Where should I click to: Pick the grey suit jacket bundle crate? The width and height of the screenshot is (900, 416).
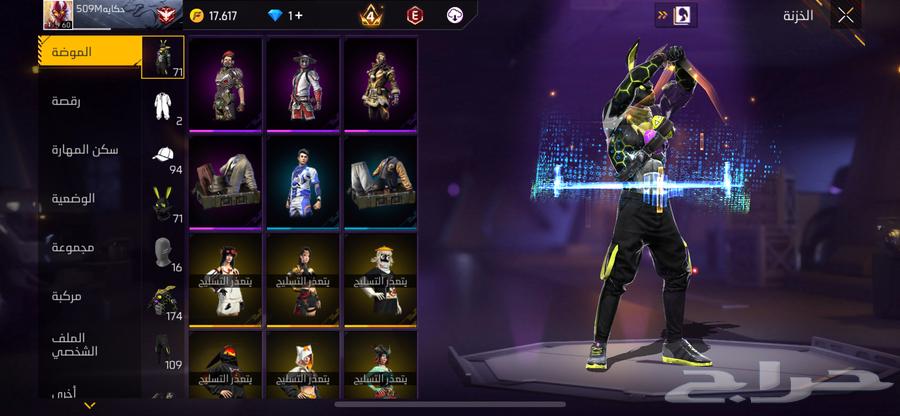tap(225, 181)
